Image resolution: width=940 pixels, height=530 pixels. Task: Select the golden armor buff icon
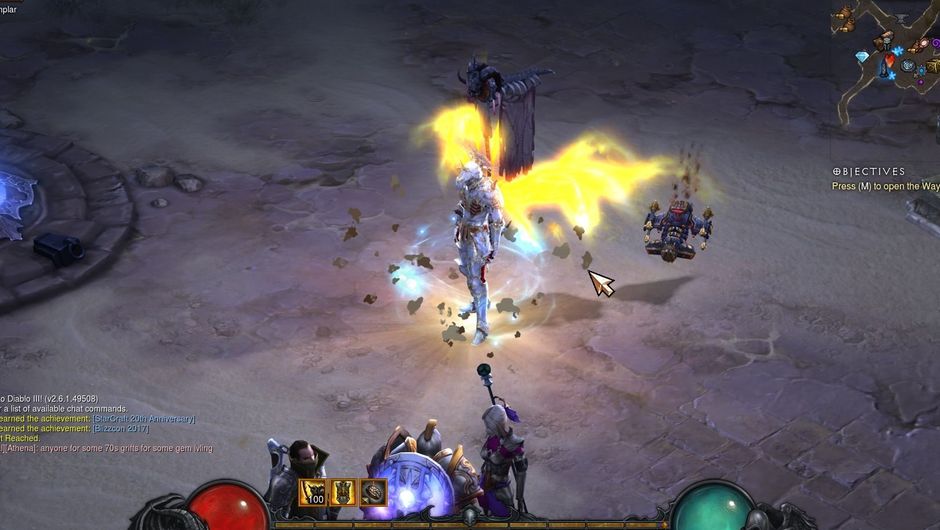pyautogui.click(x=344, y=492)
